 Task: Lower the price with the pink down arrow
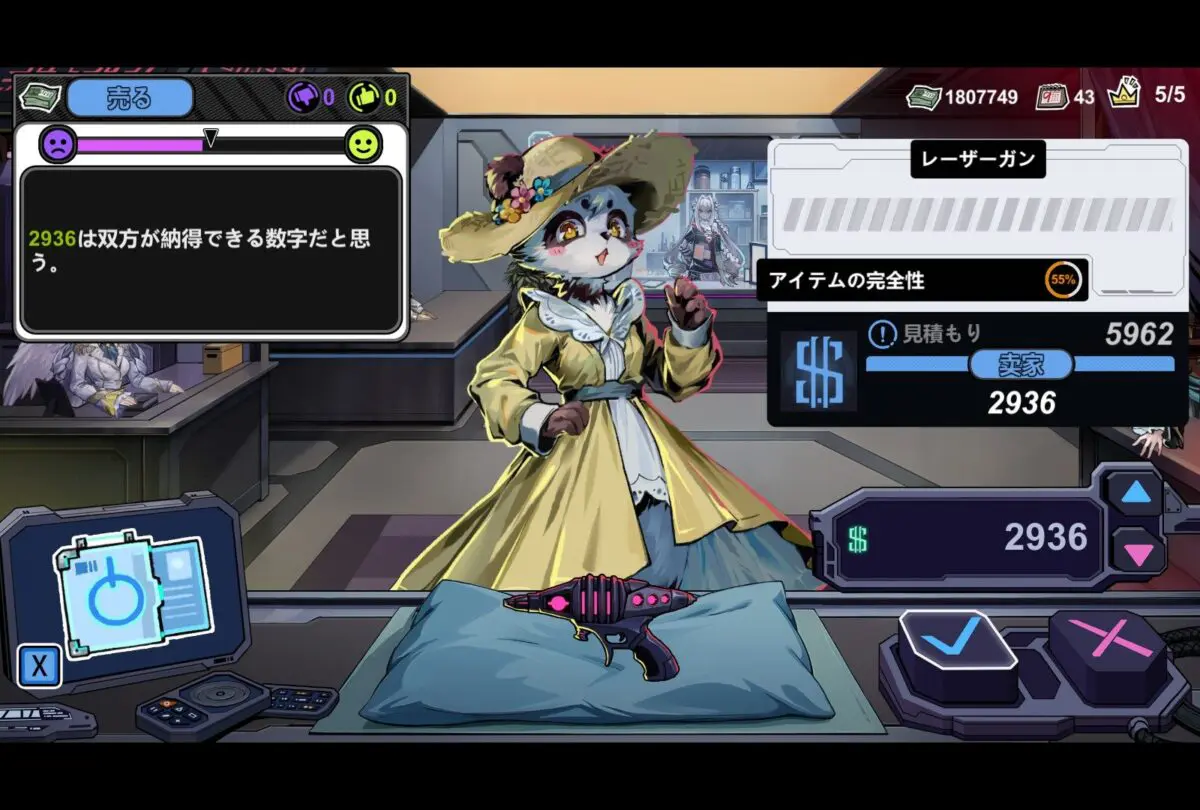pos(1137,551)
